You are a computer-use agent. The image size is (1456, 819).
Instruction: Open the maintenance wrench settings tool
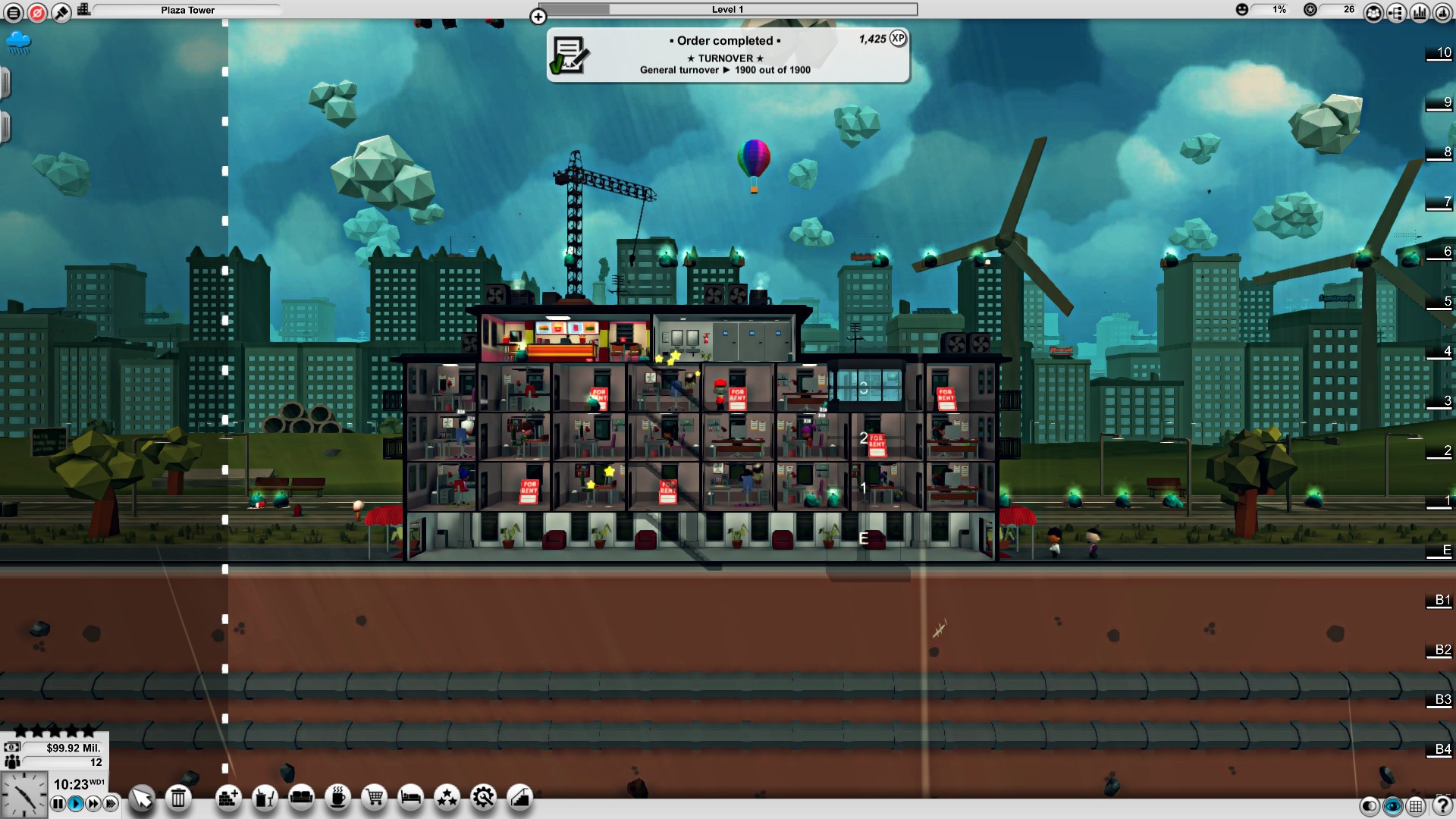(482, 798)
